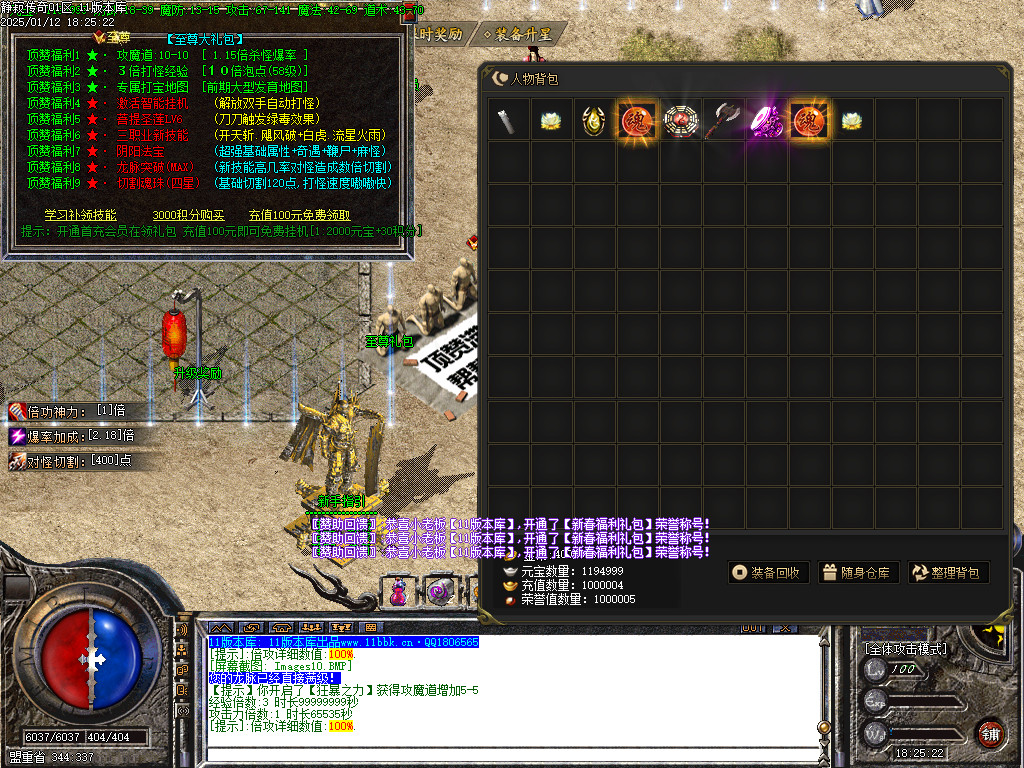Click the 学习补领技能 link
1024x768 pixels.
(x=80, y=215)
